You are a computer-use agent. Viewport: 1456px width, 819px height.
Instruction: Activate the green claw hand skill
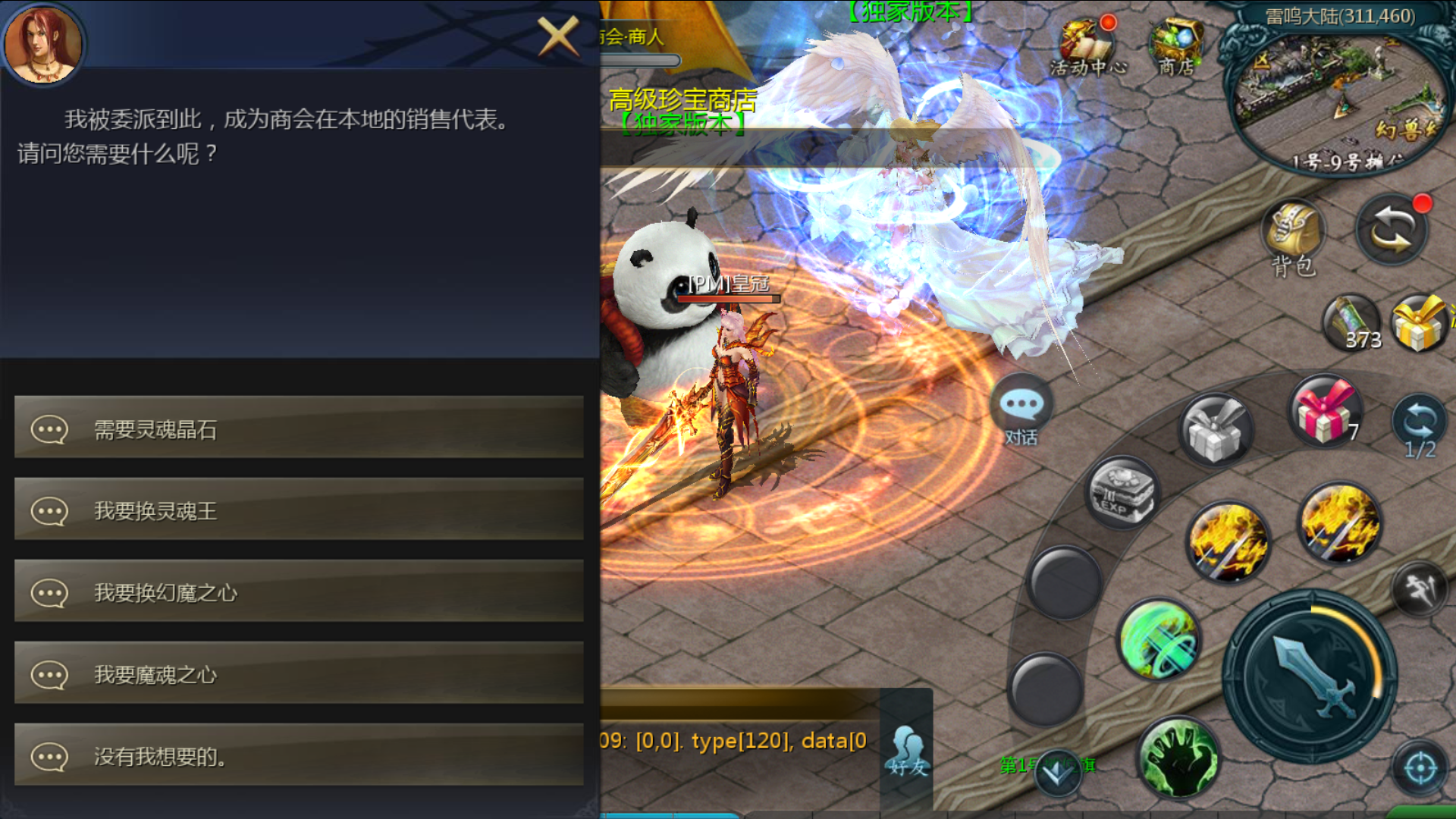point(1179,758)
